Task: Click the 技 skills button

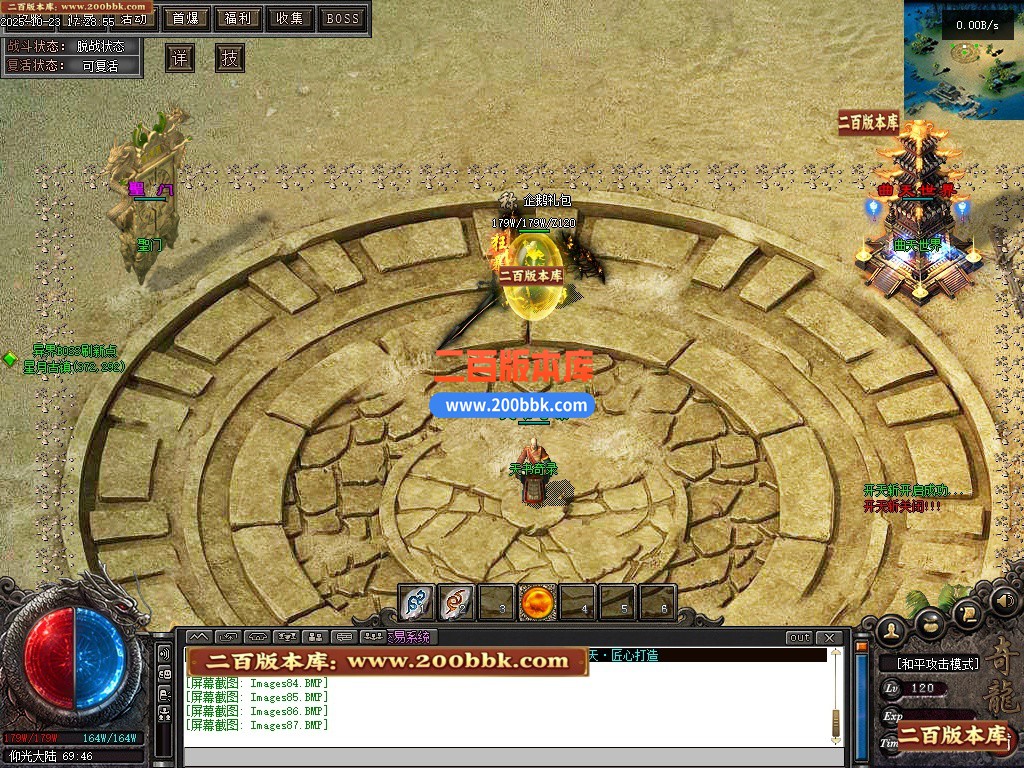Action: click(230, 58)
